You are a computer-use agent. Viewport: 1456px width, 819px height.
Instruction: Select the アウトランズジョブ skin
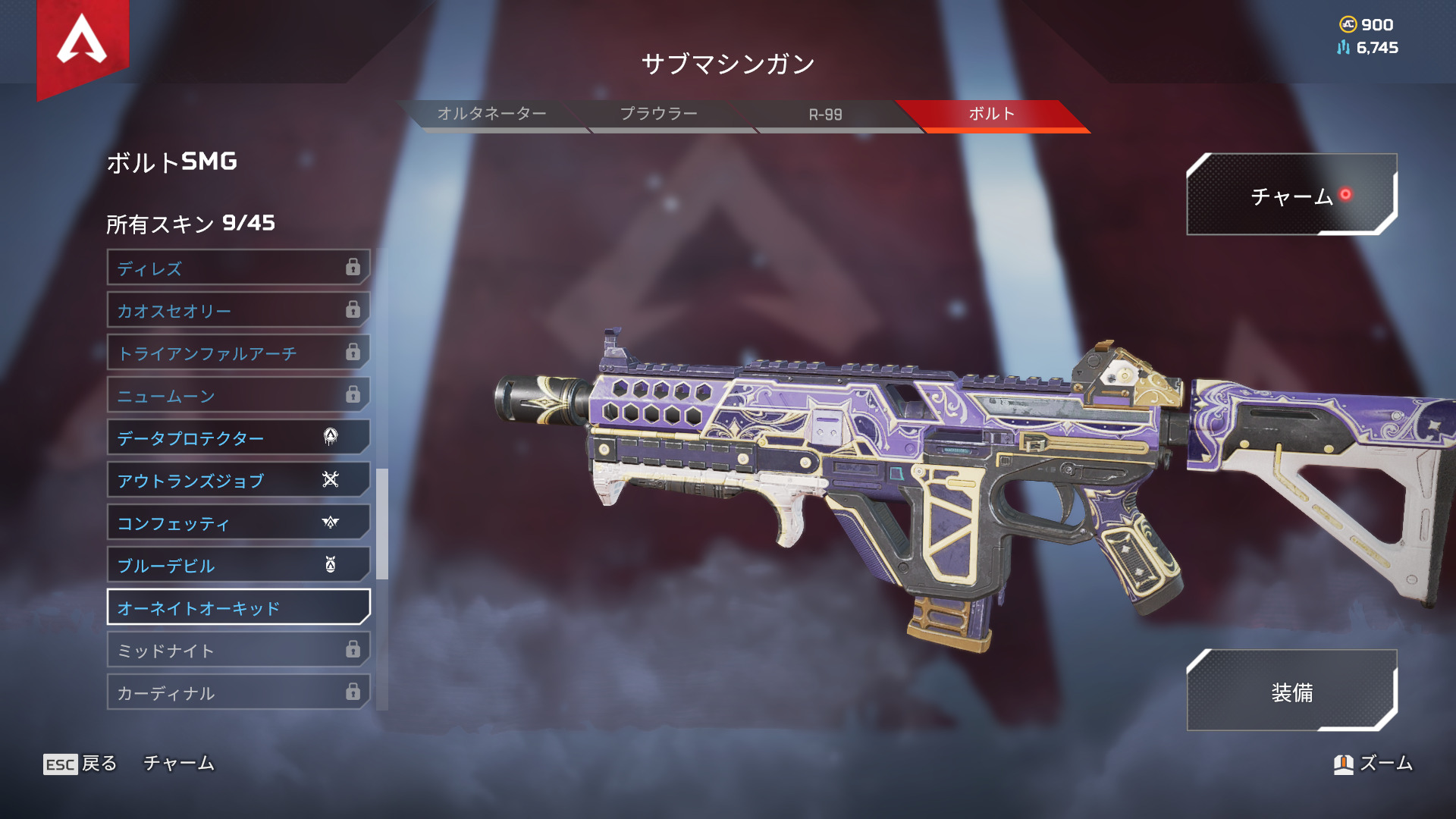click(238, 480)
